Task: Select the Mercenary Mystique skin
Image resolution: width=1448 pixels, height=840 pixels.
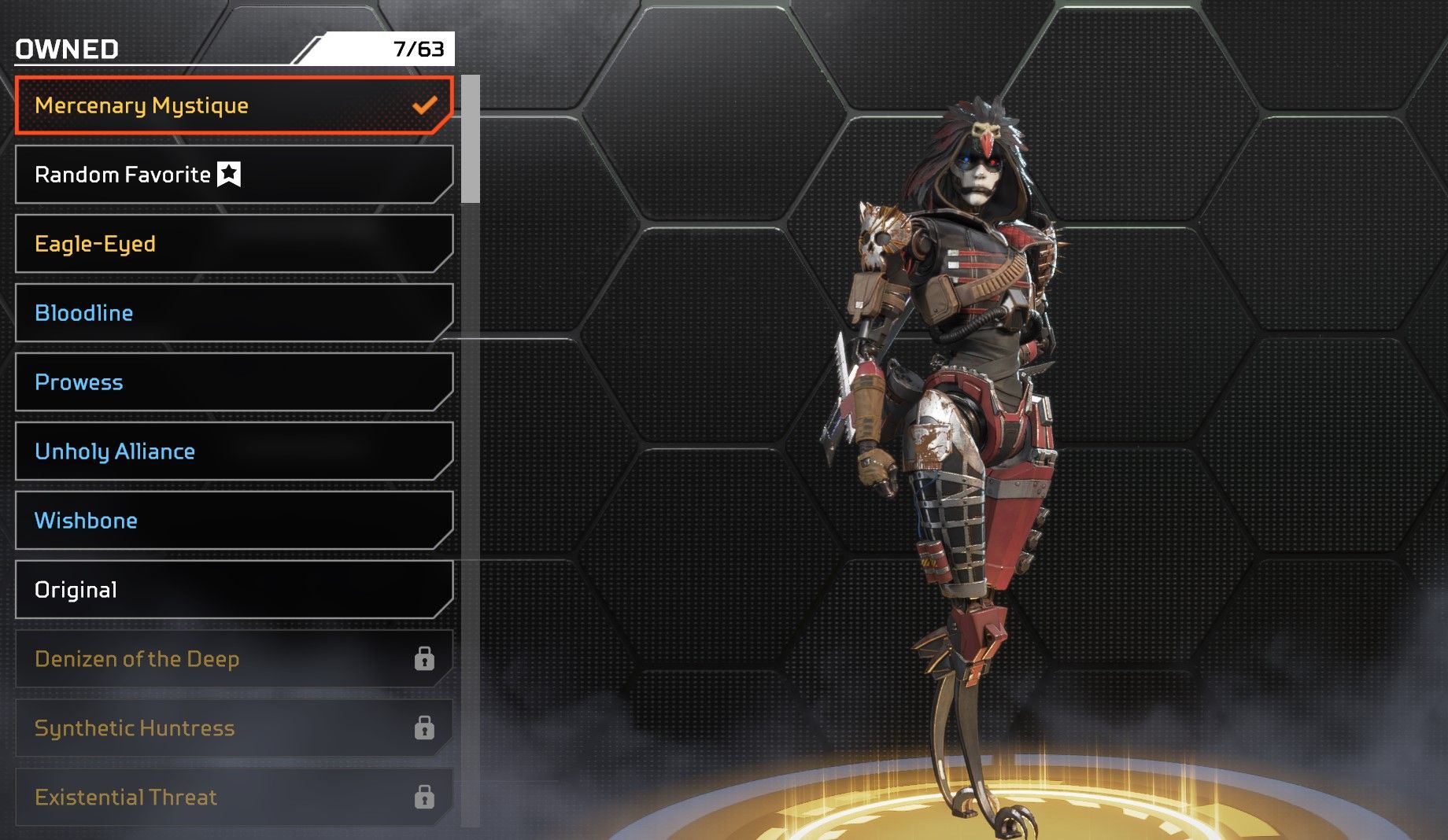Action: coord(234,105)
